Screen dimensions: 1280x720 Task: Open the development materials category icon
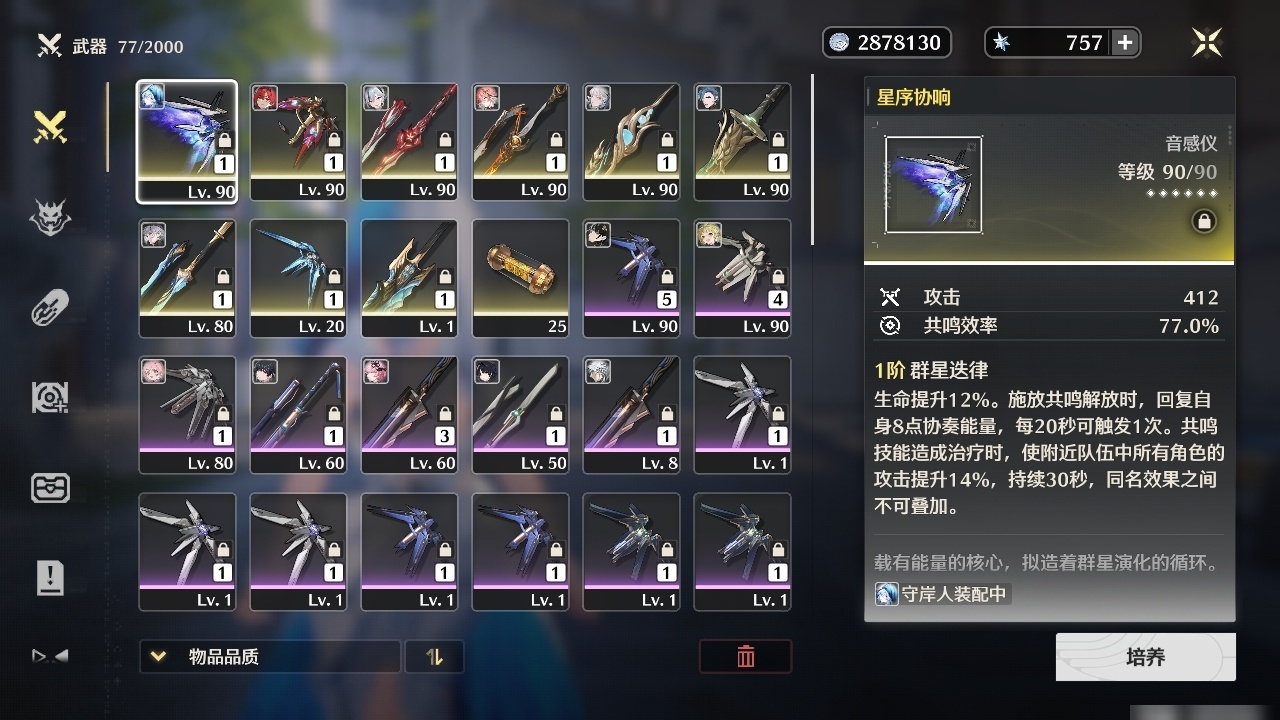coord(50,397)
